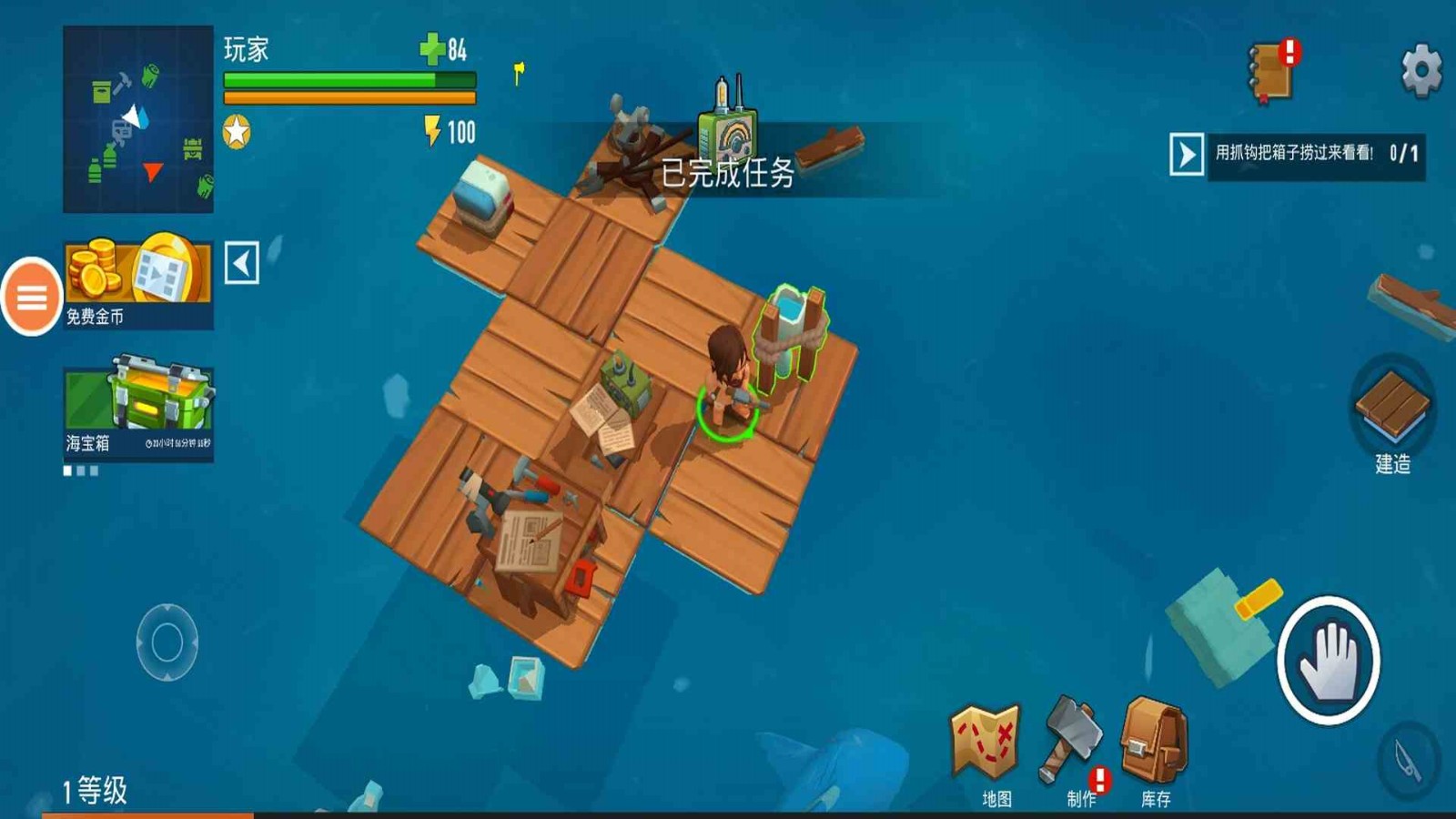Open the 海宝箱 treasure chest offer

pyautogui.click(x=138, y=409)
